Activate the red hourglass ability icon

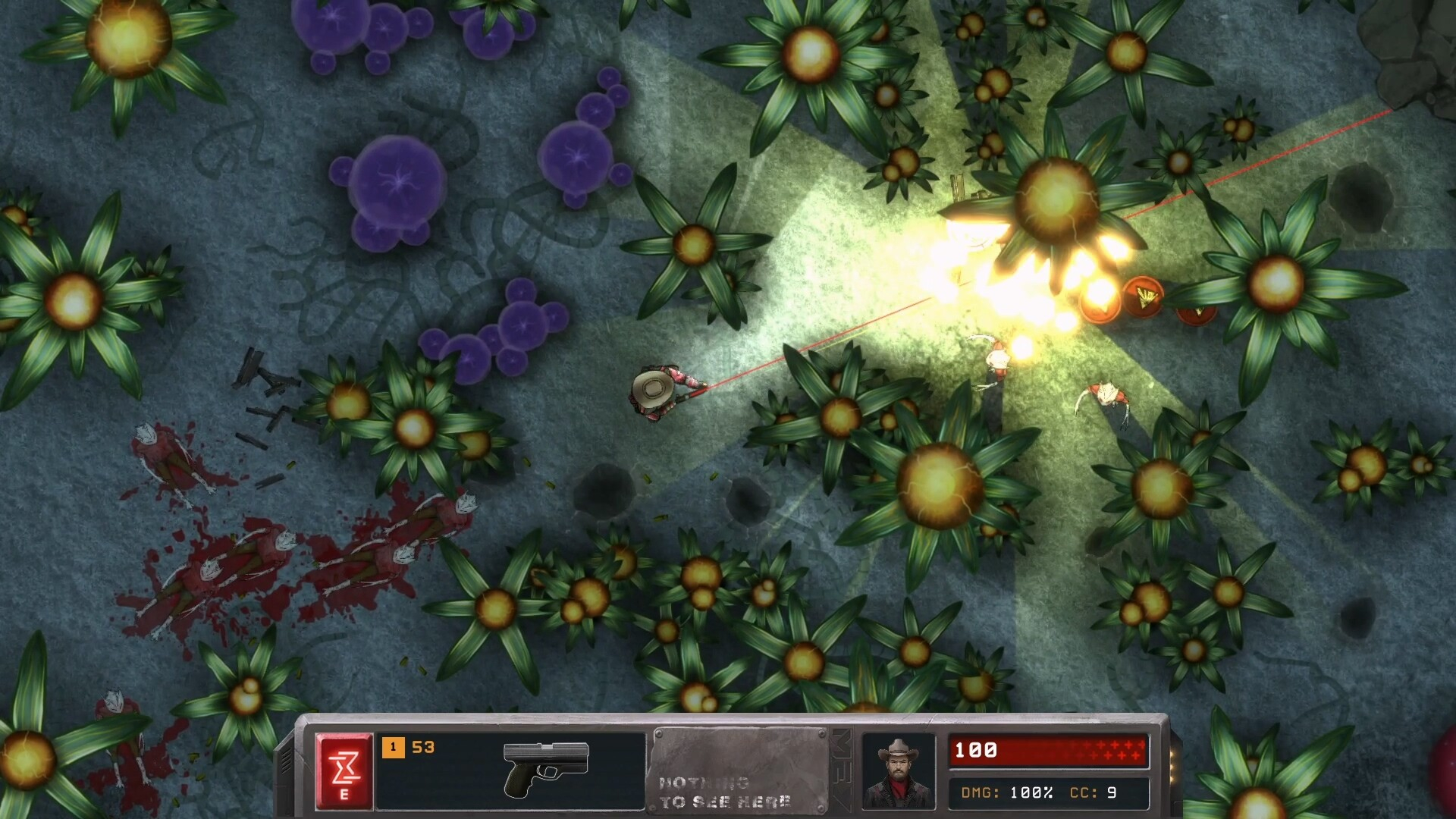coord(344,770)
